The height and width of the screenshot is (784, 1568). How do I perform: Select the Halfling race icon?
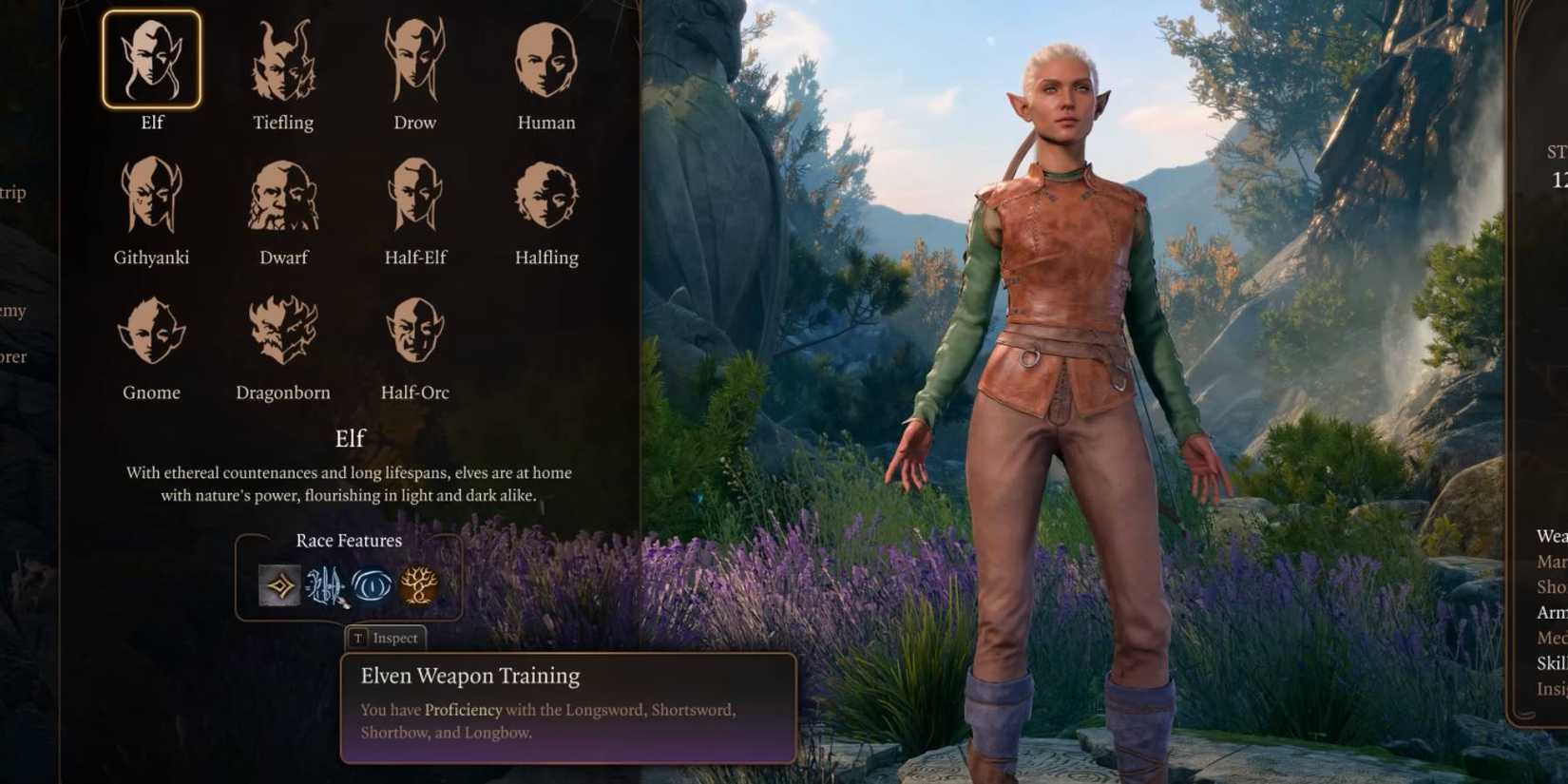[x=545, y=193]
